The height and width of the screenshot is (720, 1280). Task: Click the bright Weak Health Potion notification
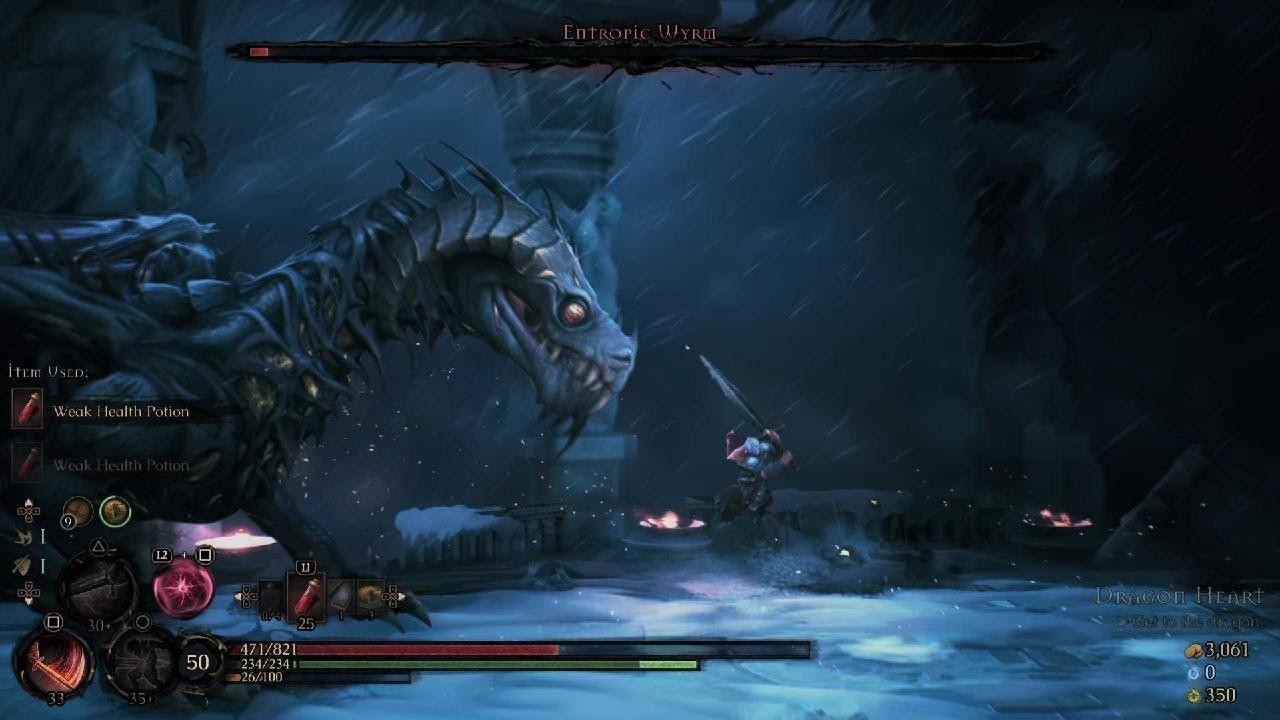(x=120, y=411)
